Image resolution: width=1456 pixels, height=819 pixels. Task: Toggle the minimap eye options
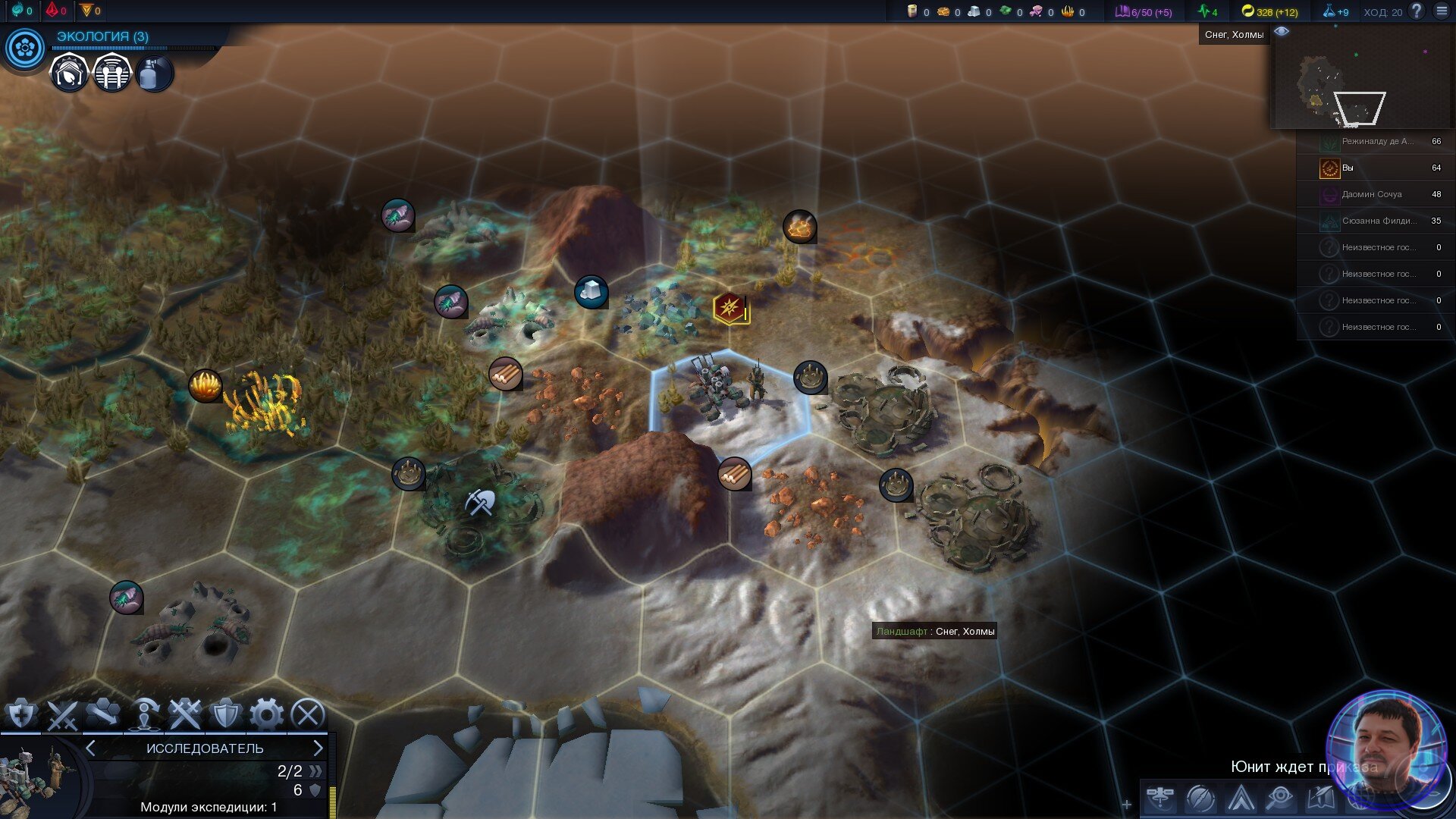[1282, 32]
